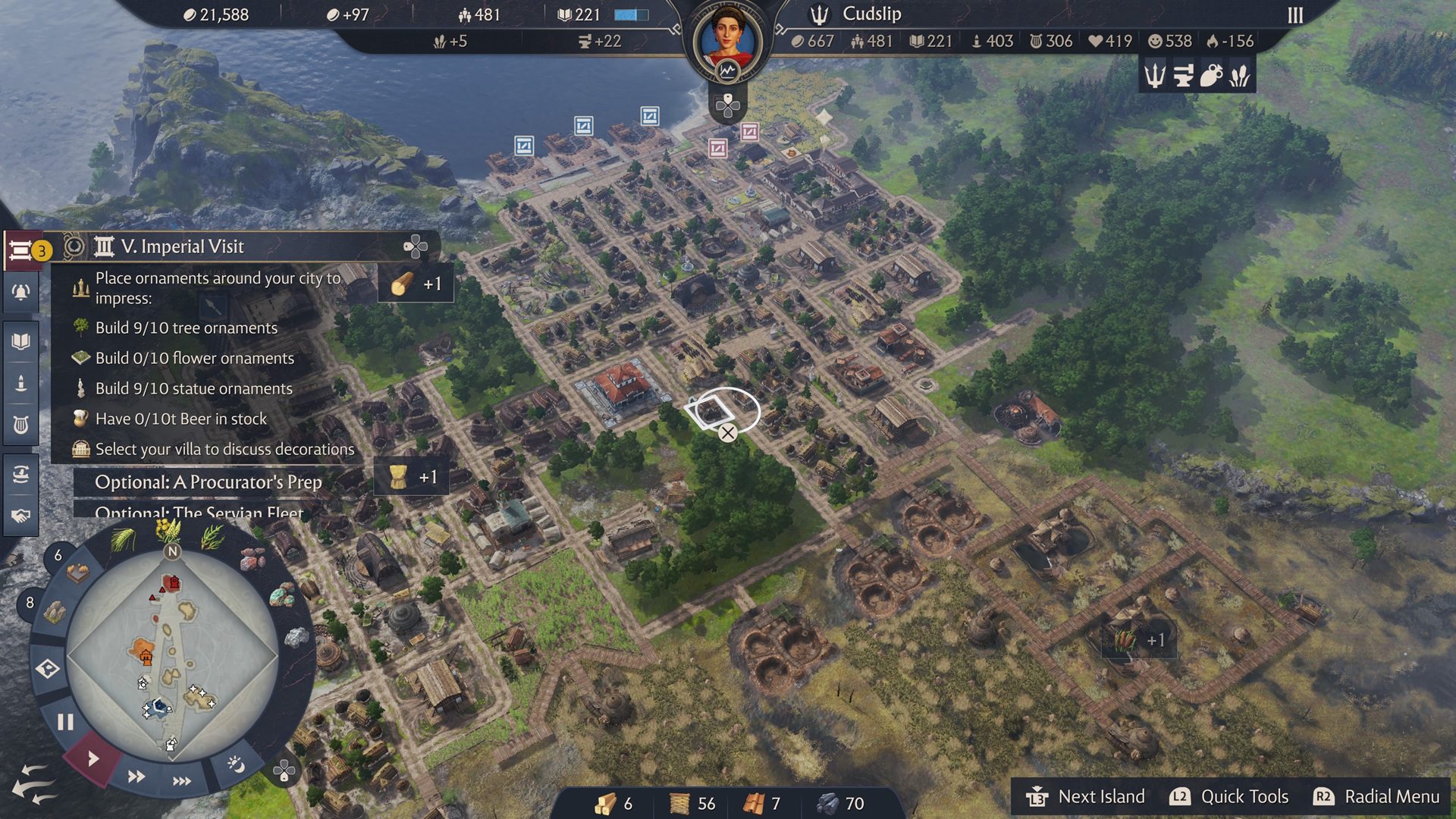This screenshot has width=1456, height=819.
Task: Open the minimap mode icon on the ring
Action: click(x=48, y=669)
